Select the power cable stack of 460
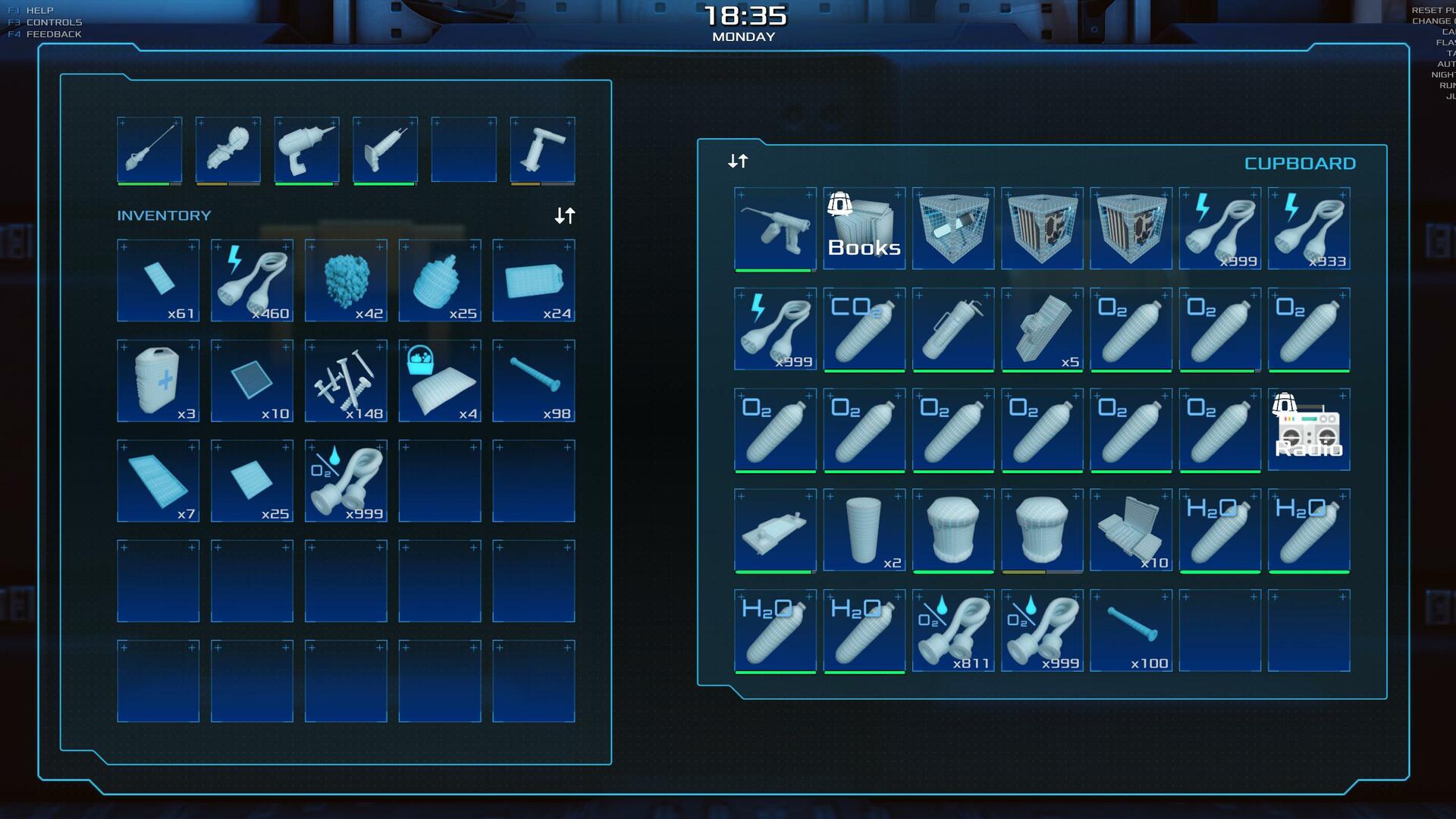This screenshot has width=1456, height=819. 252,281
